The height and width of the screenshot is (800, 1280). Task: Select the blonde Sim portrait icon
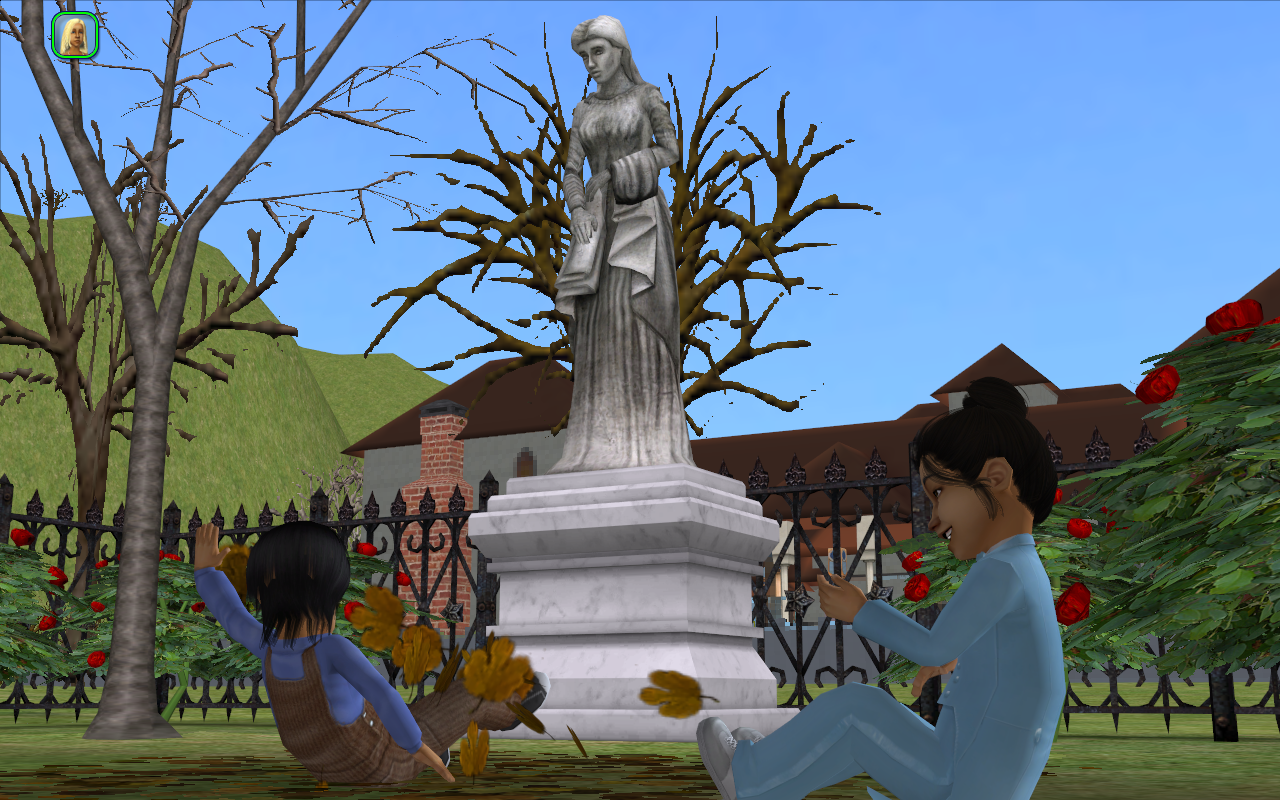(74, 36)
